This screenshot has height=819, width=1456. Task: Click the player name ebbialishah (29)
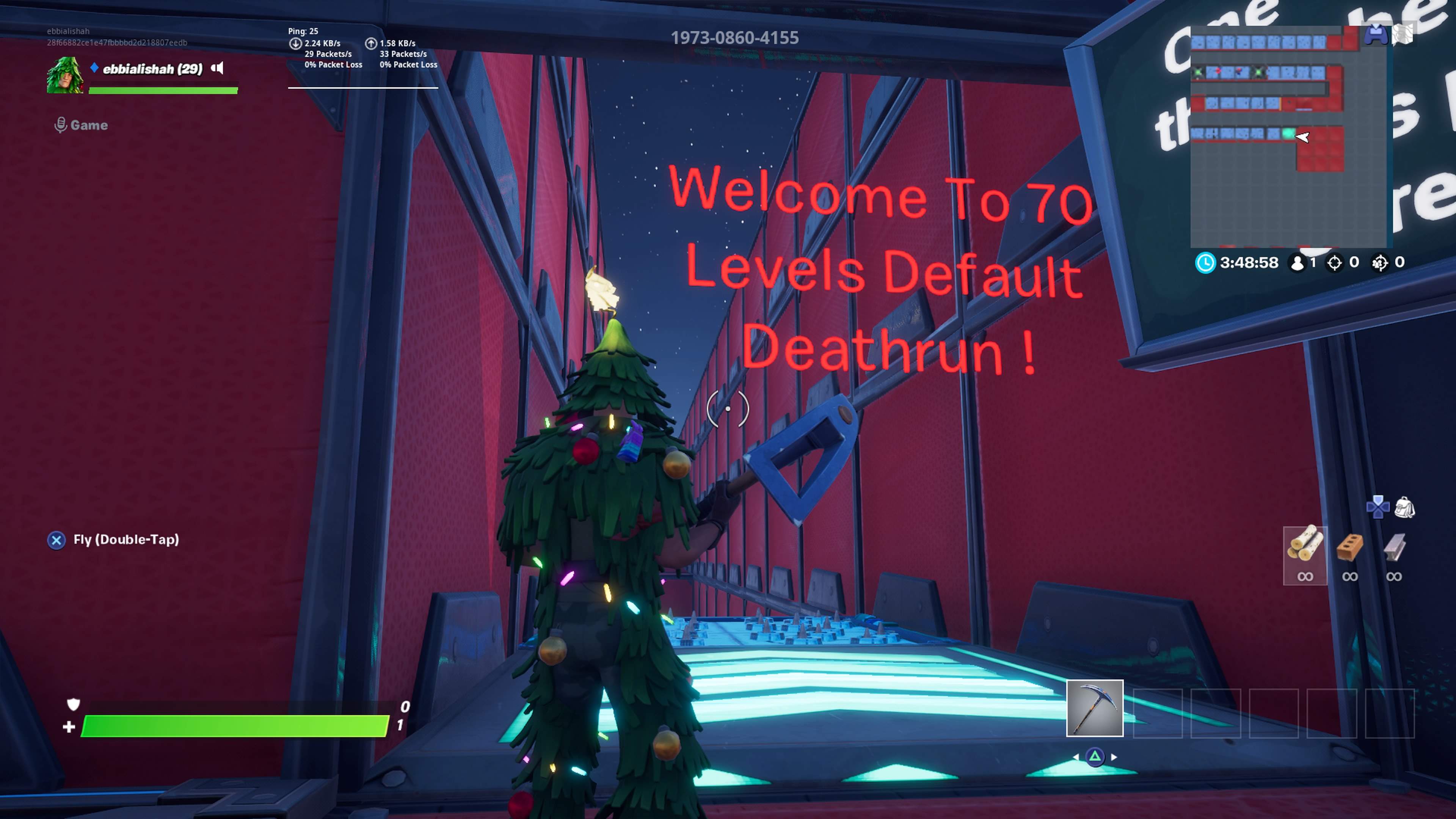tap(152, 68)
